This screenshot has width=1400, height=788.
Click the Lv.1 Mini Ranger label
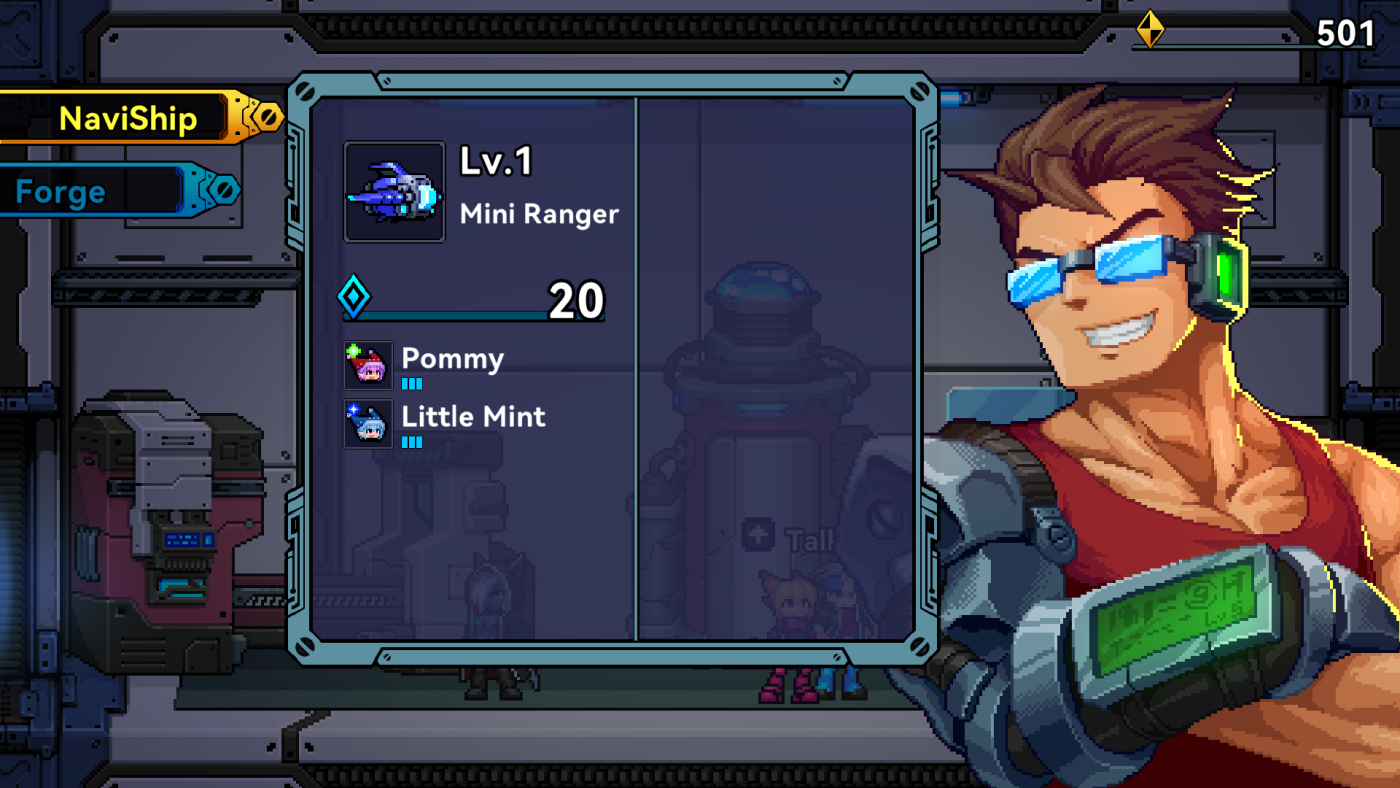point(540,188)
